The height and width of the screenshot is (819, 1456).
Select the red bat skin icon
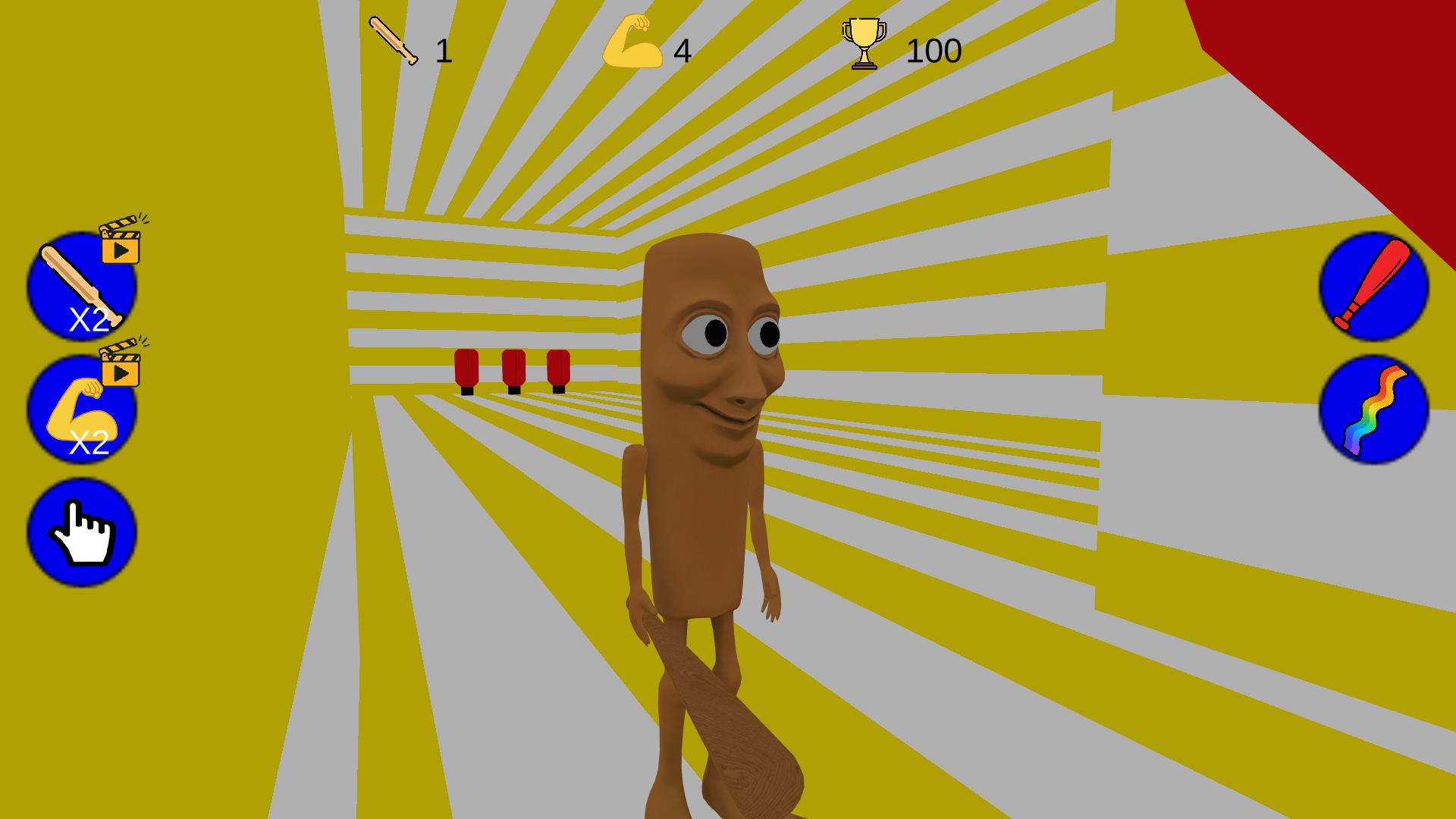(x=1374, y=290)
